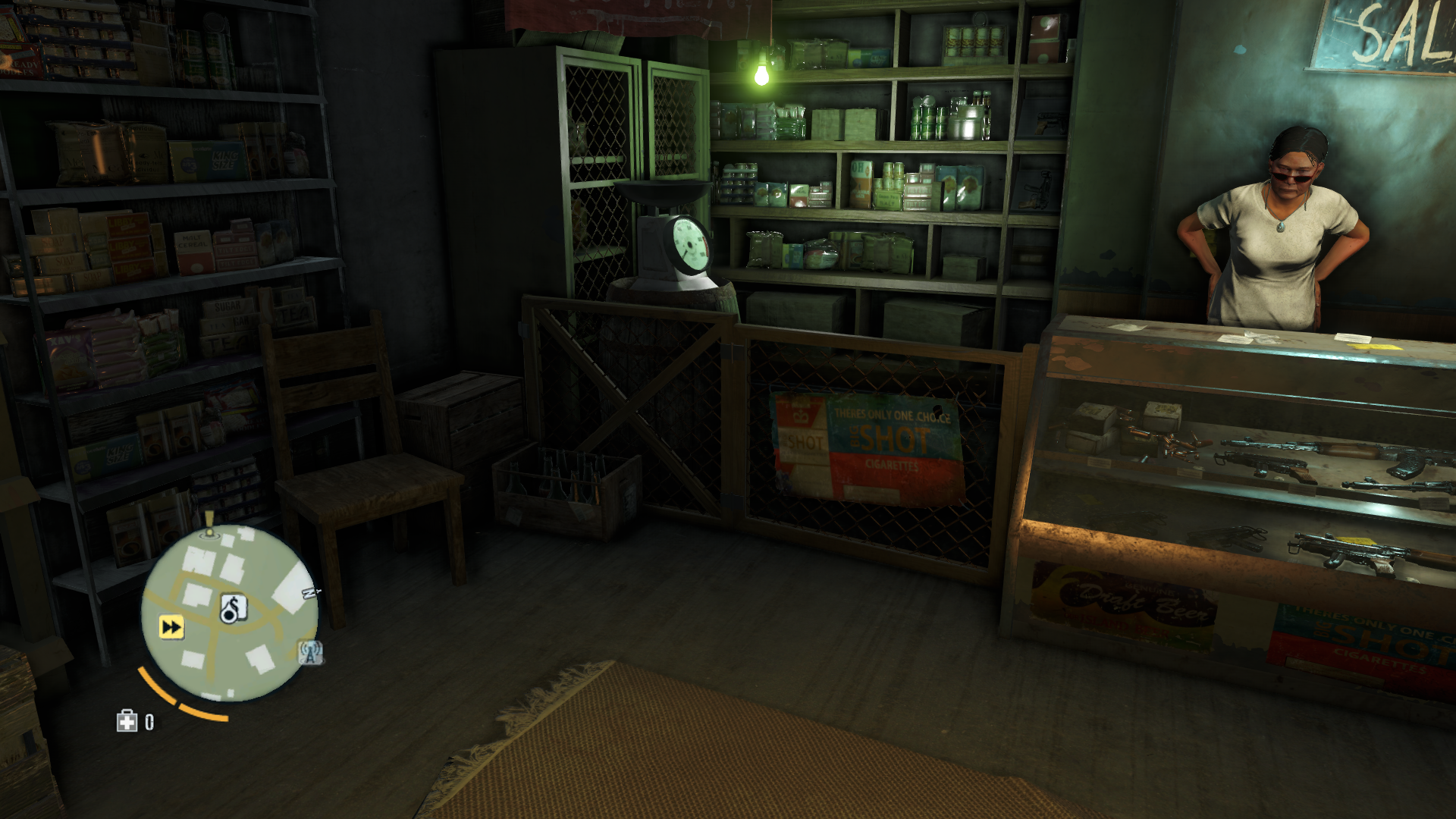Screen dimensions: 1456x819
Task: Click the yellow fast travel marker on minimap
Action: pos(171,627)
